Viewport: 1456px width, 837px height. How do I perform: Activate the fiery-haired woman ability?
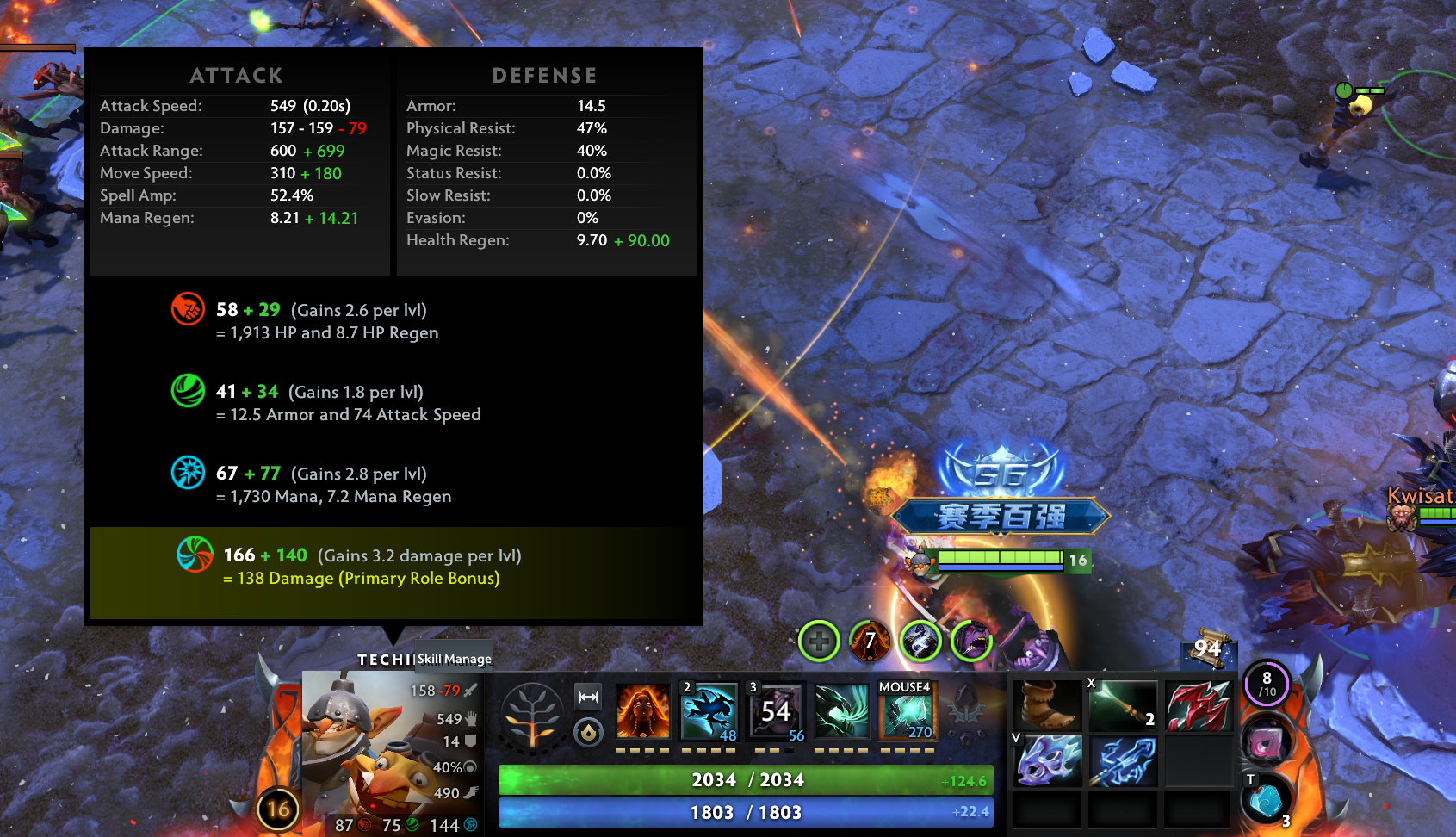[x=642, y=711]
